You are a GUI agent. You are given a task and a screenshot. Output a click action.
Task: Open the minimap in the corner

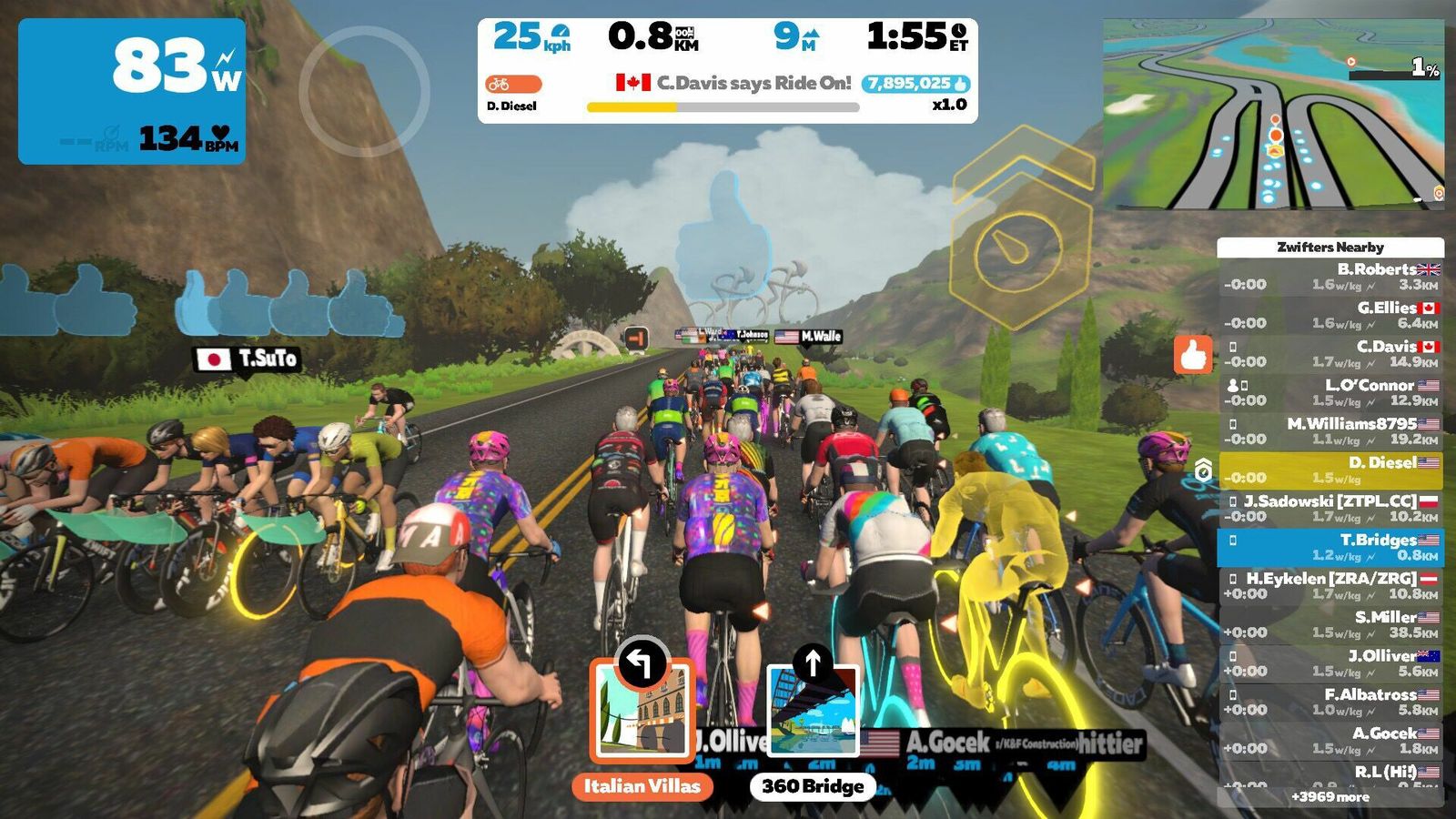pyautogui.click(x=1273, y=114)
